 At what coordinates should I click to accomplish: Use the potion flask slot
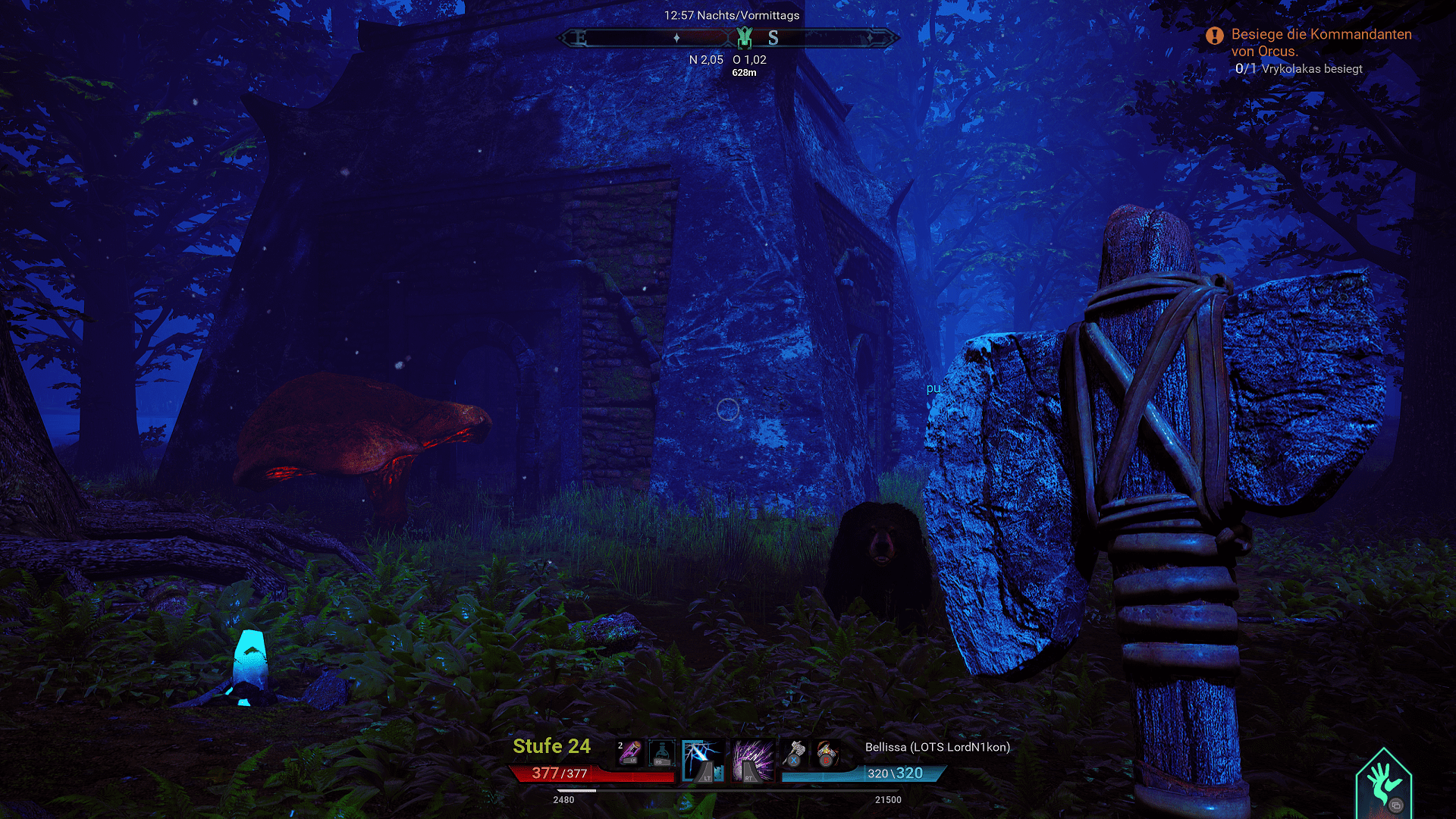click(x=661, y=753)
